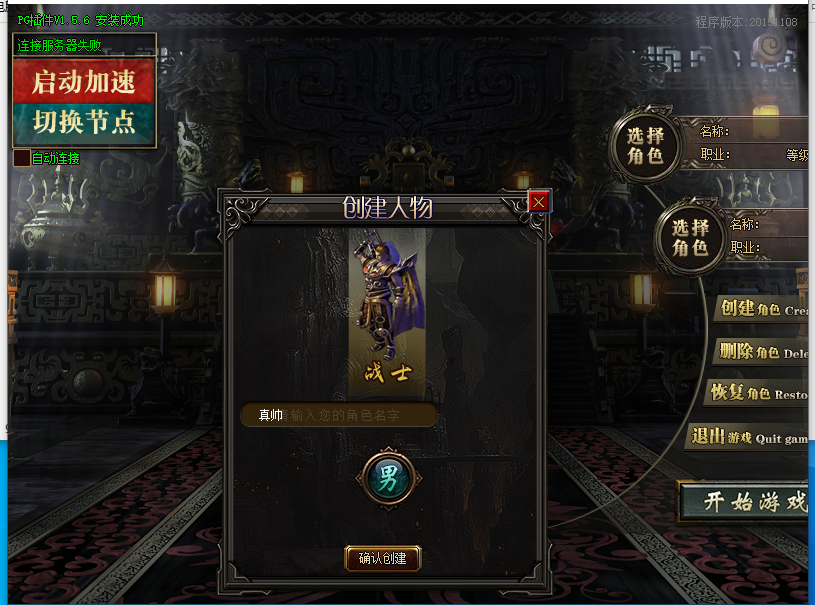Select 删除角色 Delete character option
The height and width of the screenshot is (605, 815).
pos(762,351)
